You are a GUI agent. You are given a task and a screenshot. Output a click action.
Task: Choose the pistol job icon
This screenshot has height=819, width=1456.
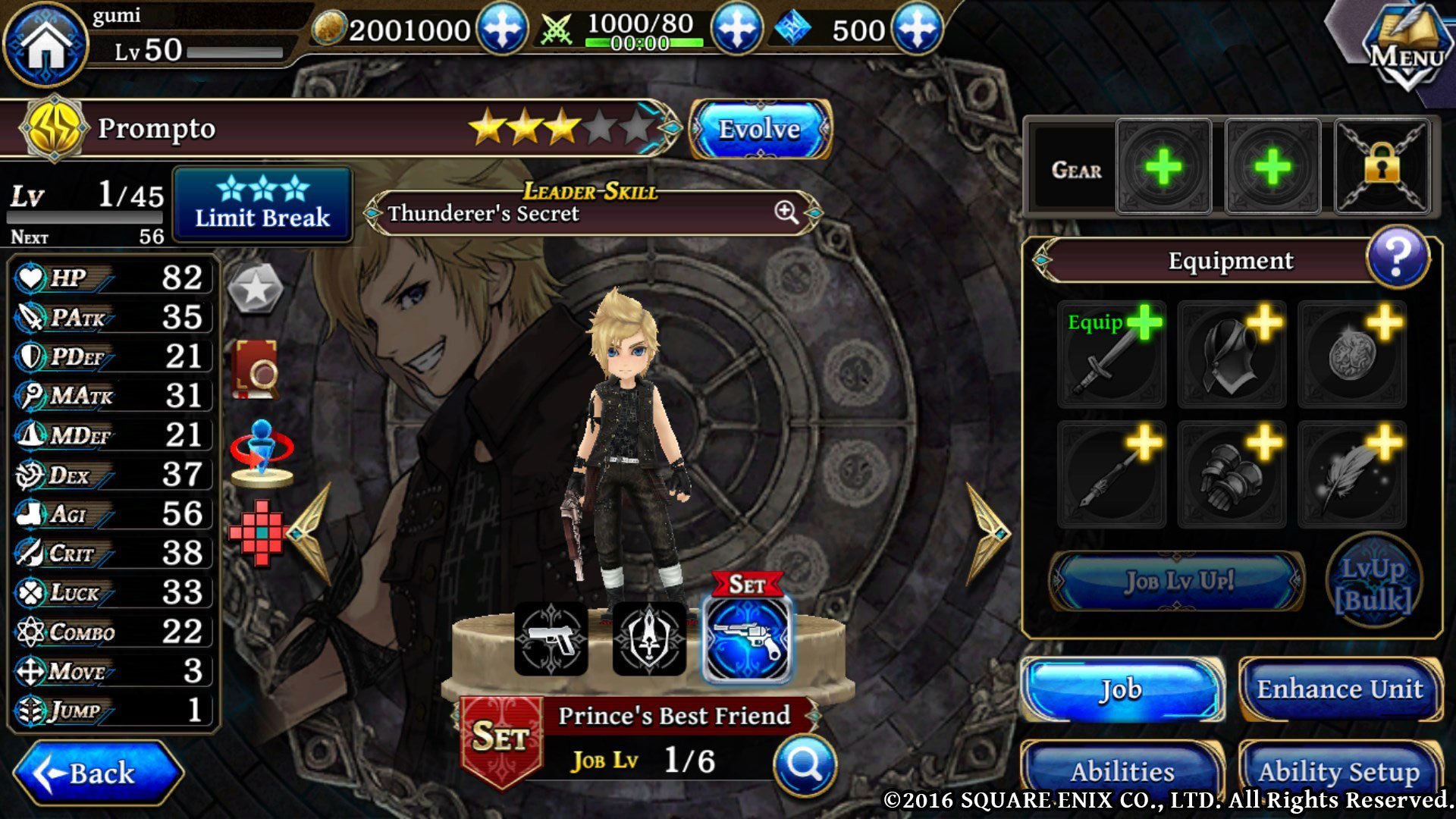(551, 639)
